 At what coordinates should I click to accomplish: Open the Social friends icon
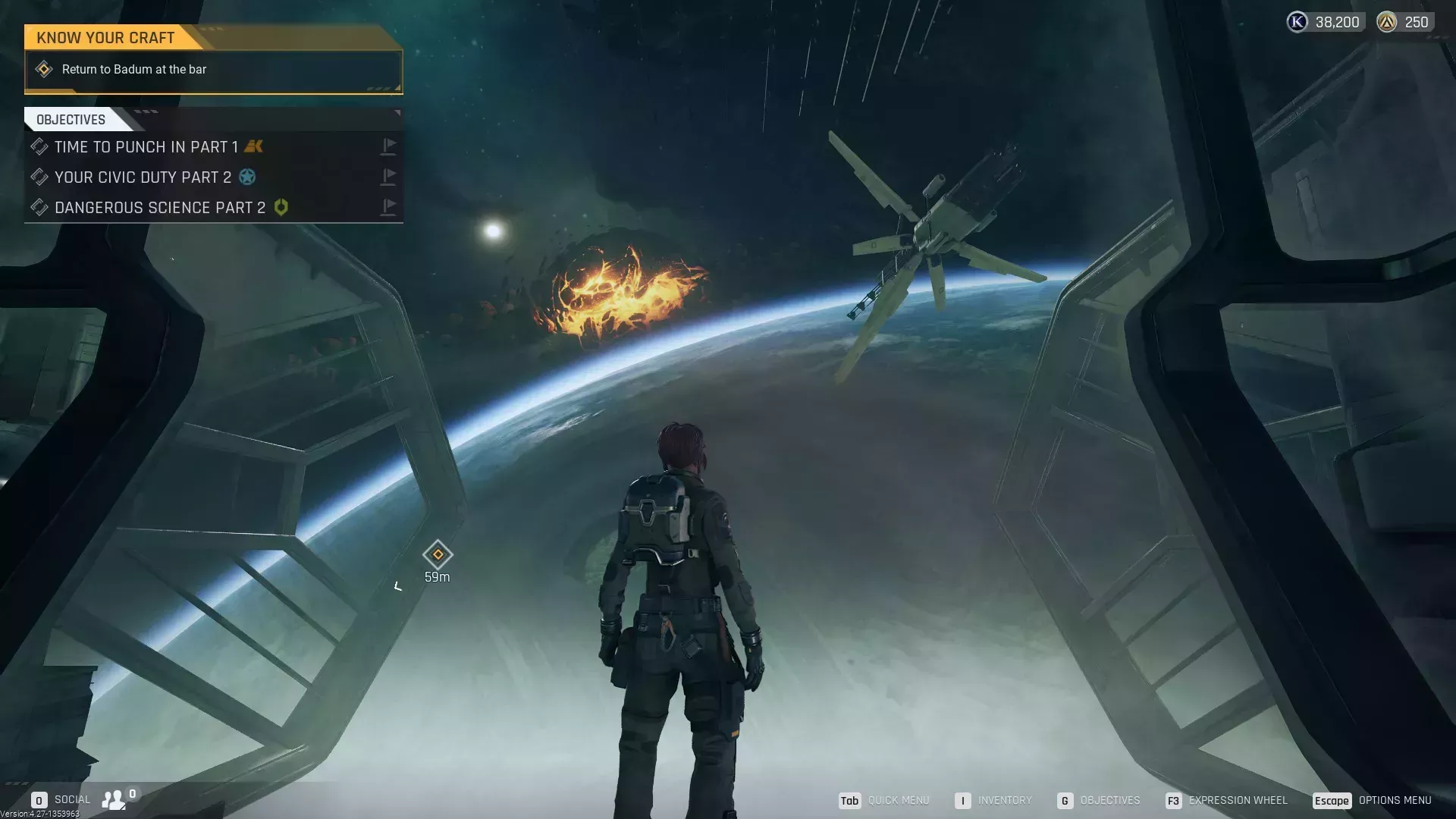pos(114,799)
